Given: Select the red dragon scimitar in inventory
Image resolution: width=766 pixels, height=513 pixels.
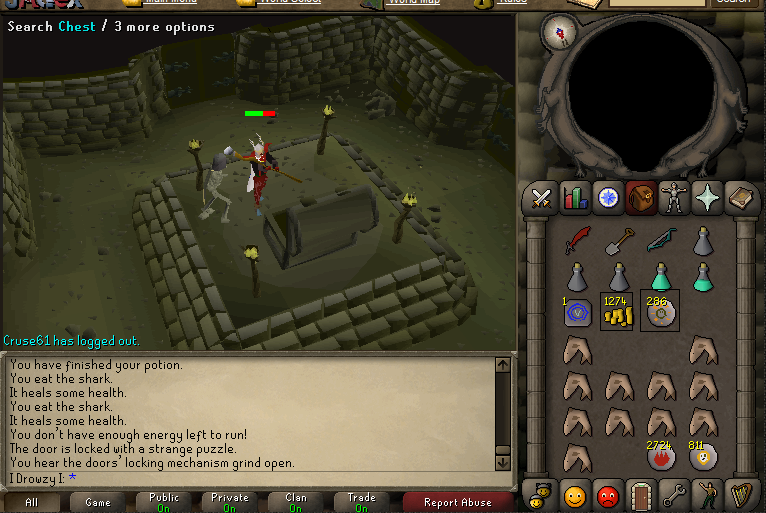Looking at the screenshot, I should tap(576, 241).
